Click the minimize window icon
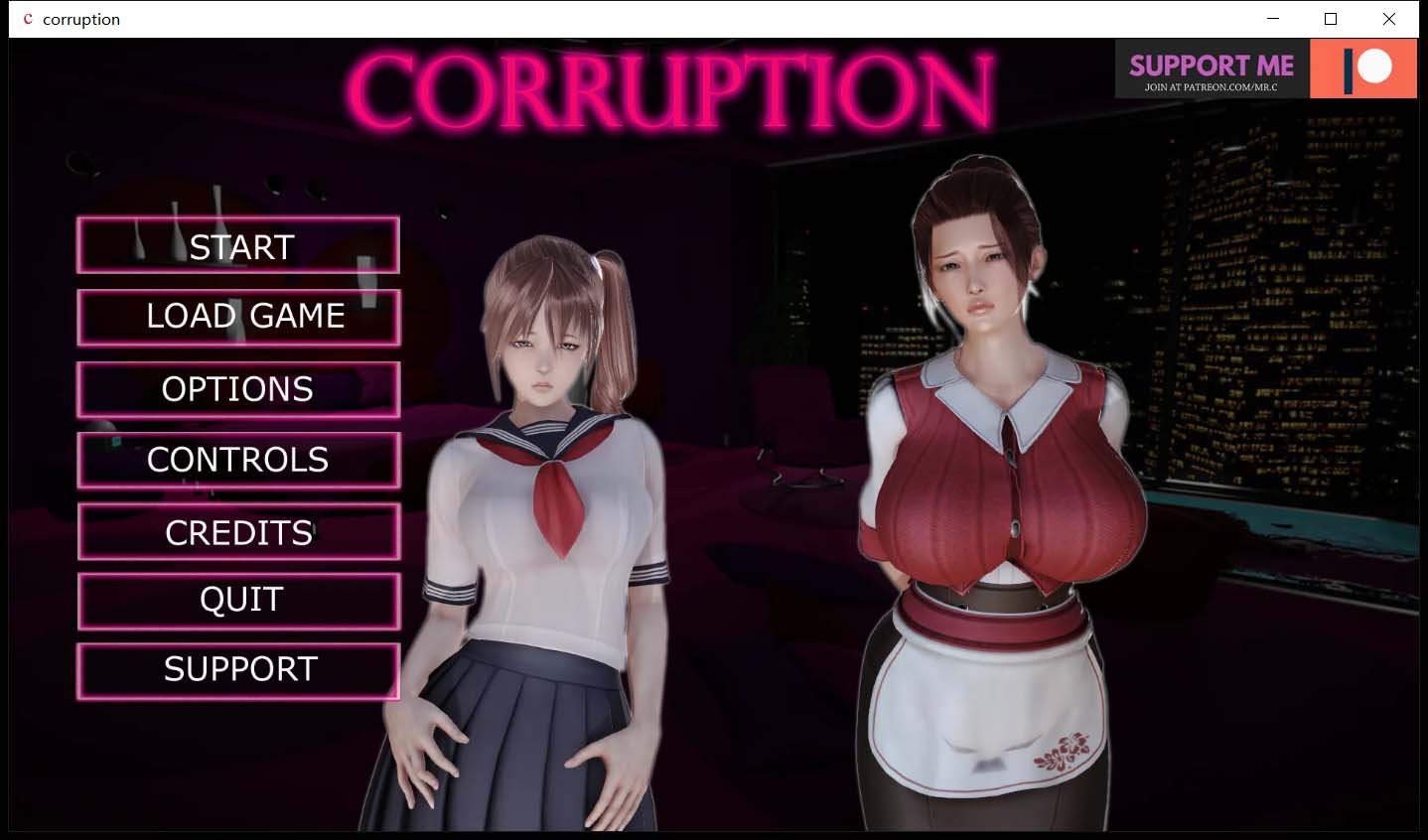 click(1272, 19)
